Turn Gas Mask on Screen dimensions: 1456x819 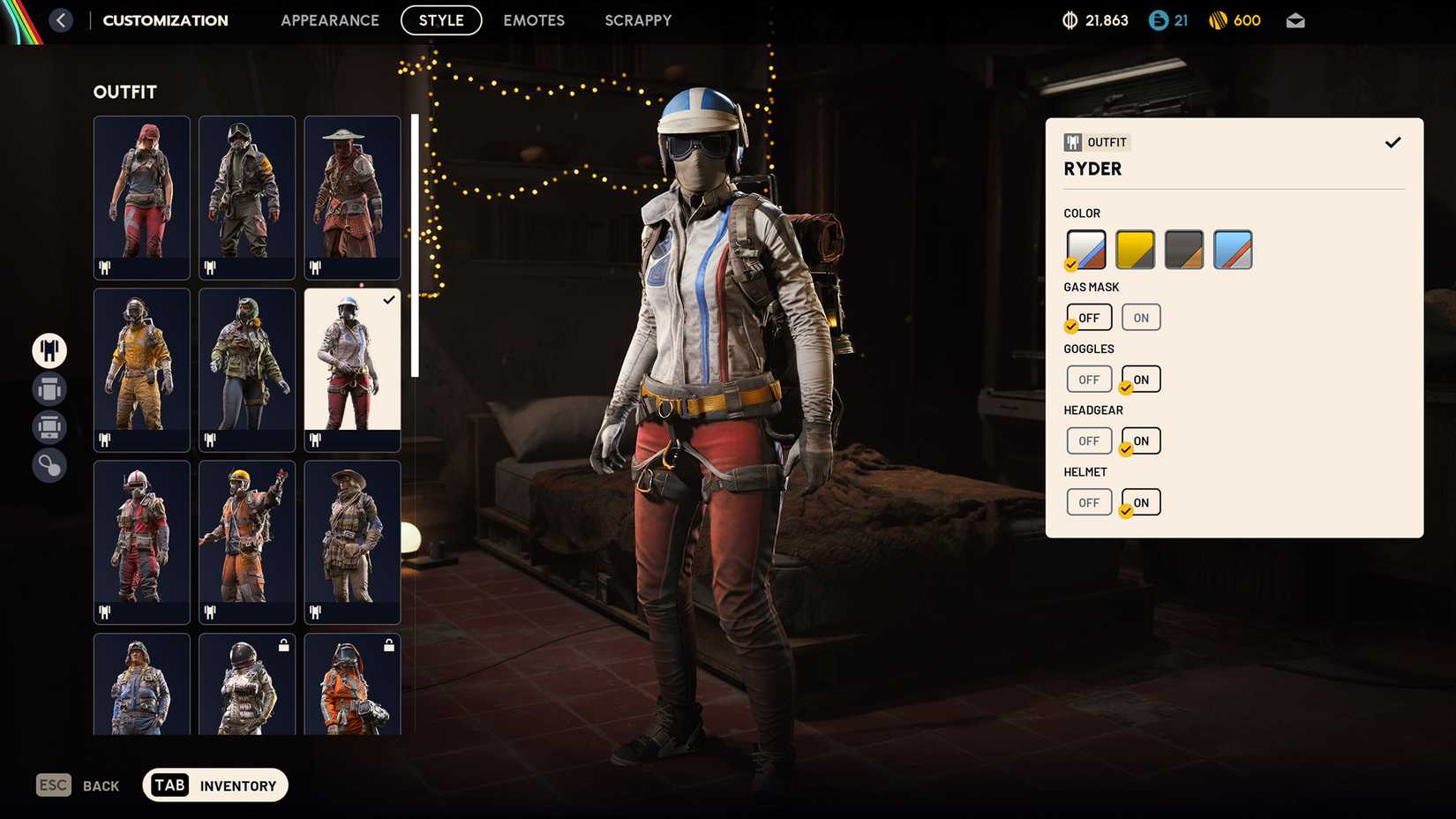pyautogui.click(x=1140, y=317)
